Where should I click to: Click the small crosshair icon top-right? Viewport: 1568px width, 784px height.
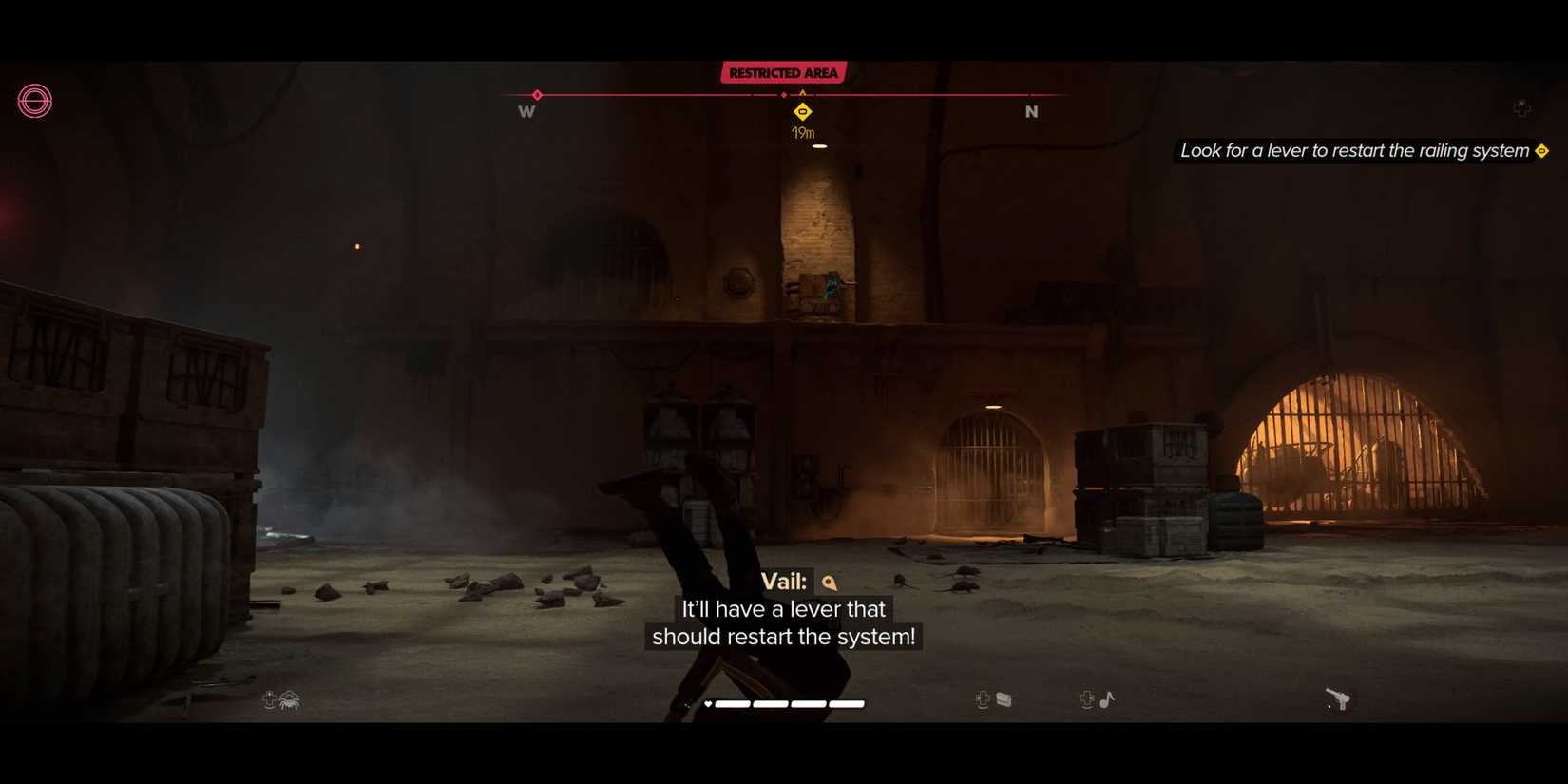coord(1523,108)
